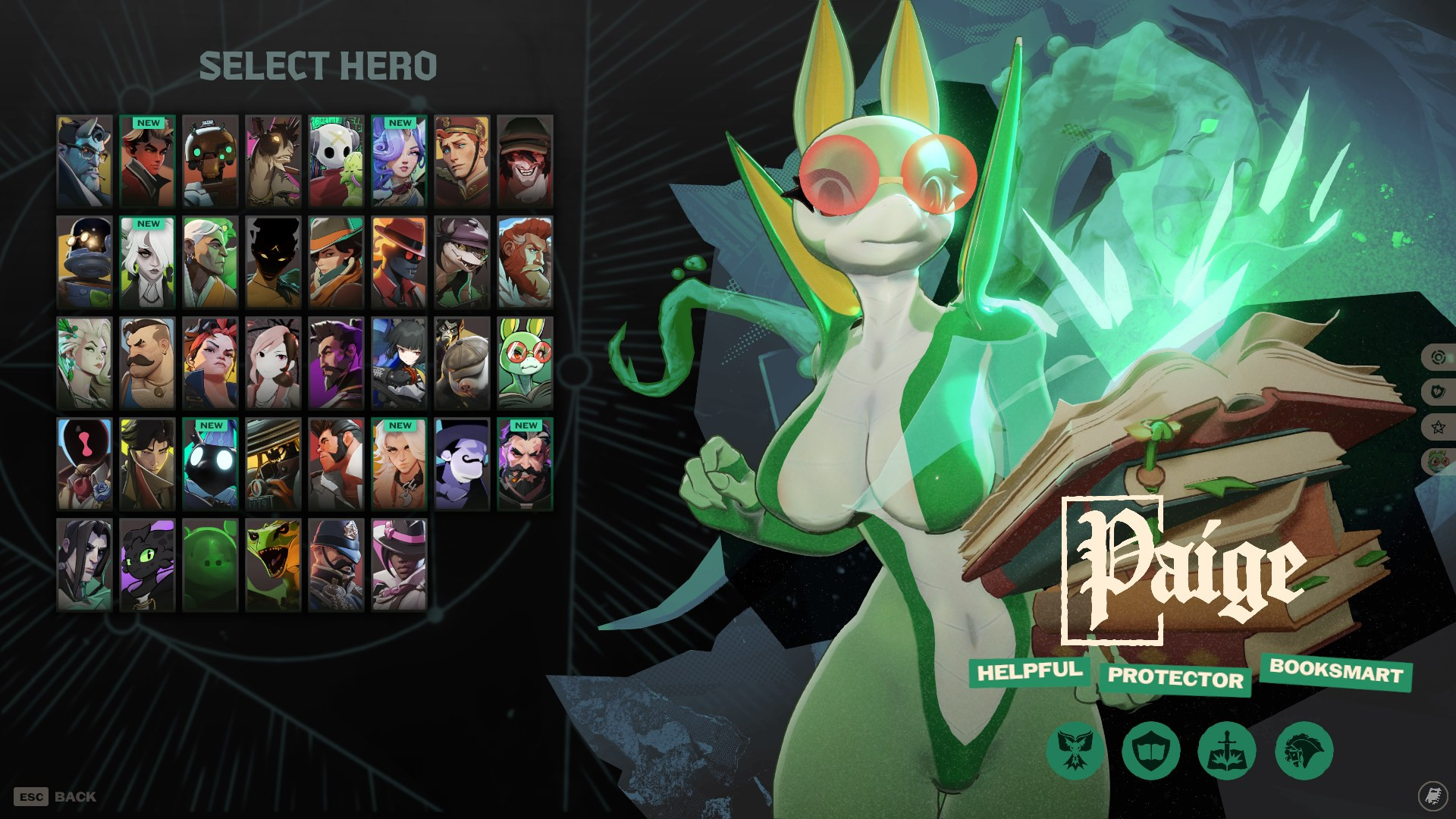1456x819 pixels.
Task: Choose the new black cat with glowing blue eyes
Action: [210, 464]
